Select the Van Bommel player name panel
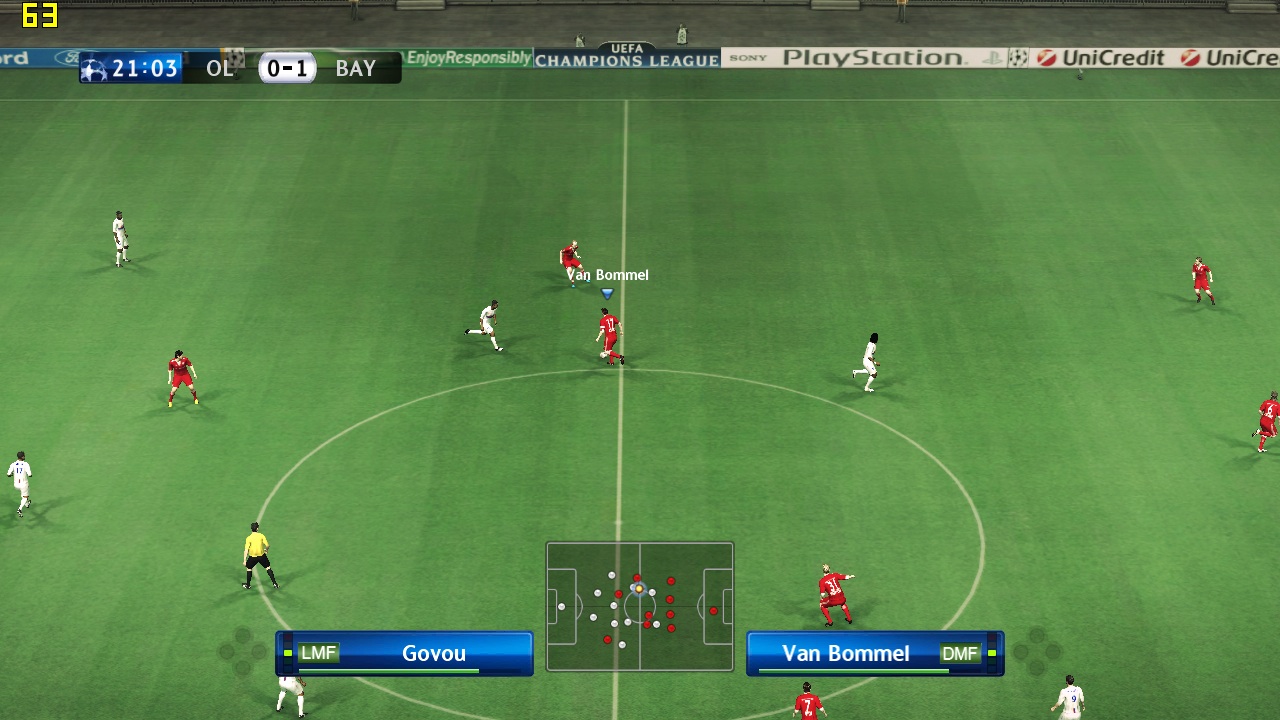 pos(874,653)
